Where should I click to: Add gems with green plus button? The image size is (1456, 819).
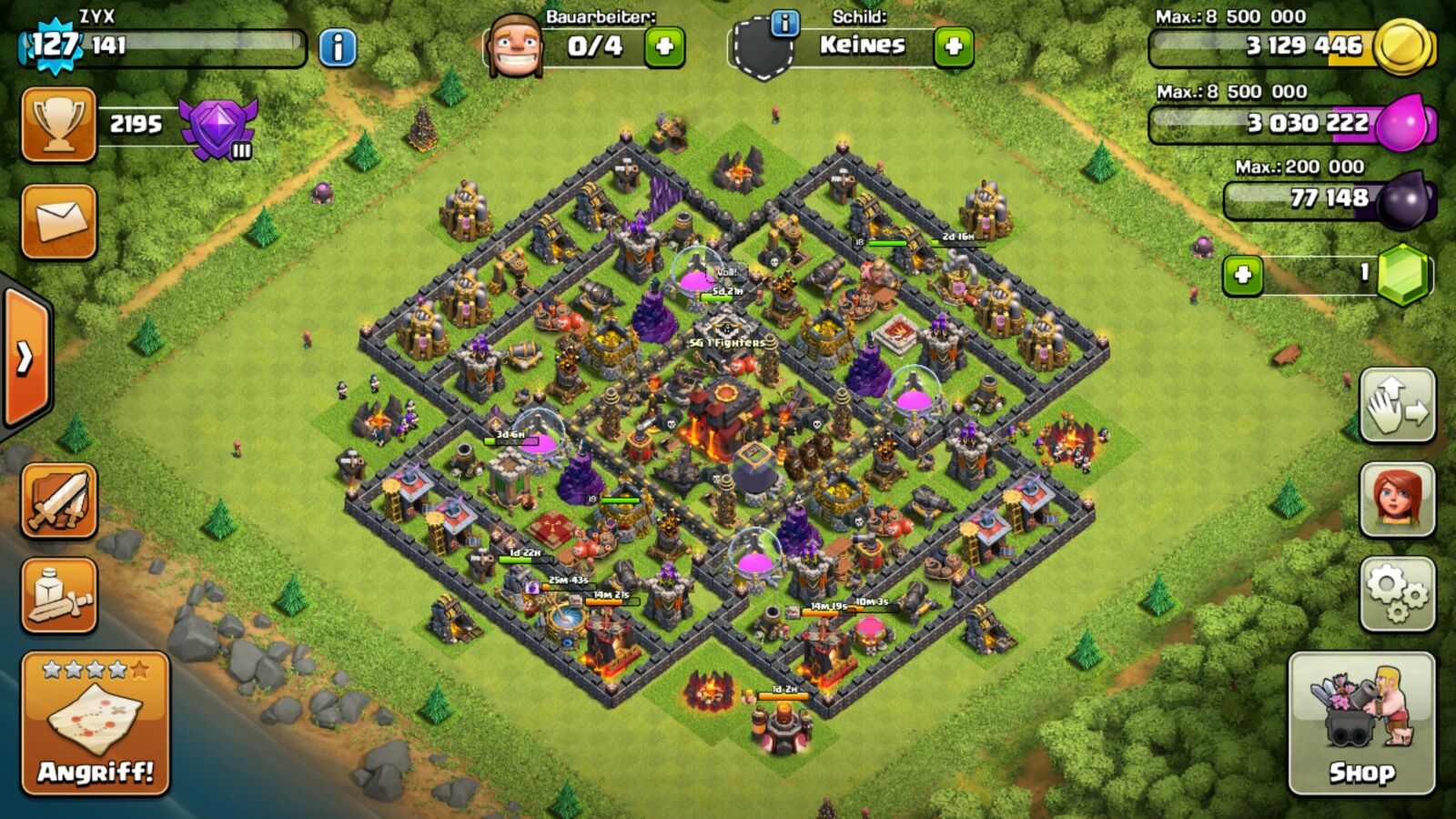click(x=1243, y=275)
